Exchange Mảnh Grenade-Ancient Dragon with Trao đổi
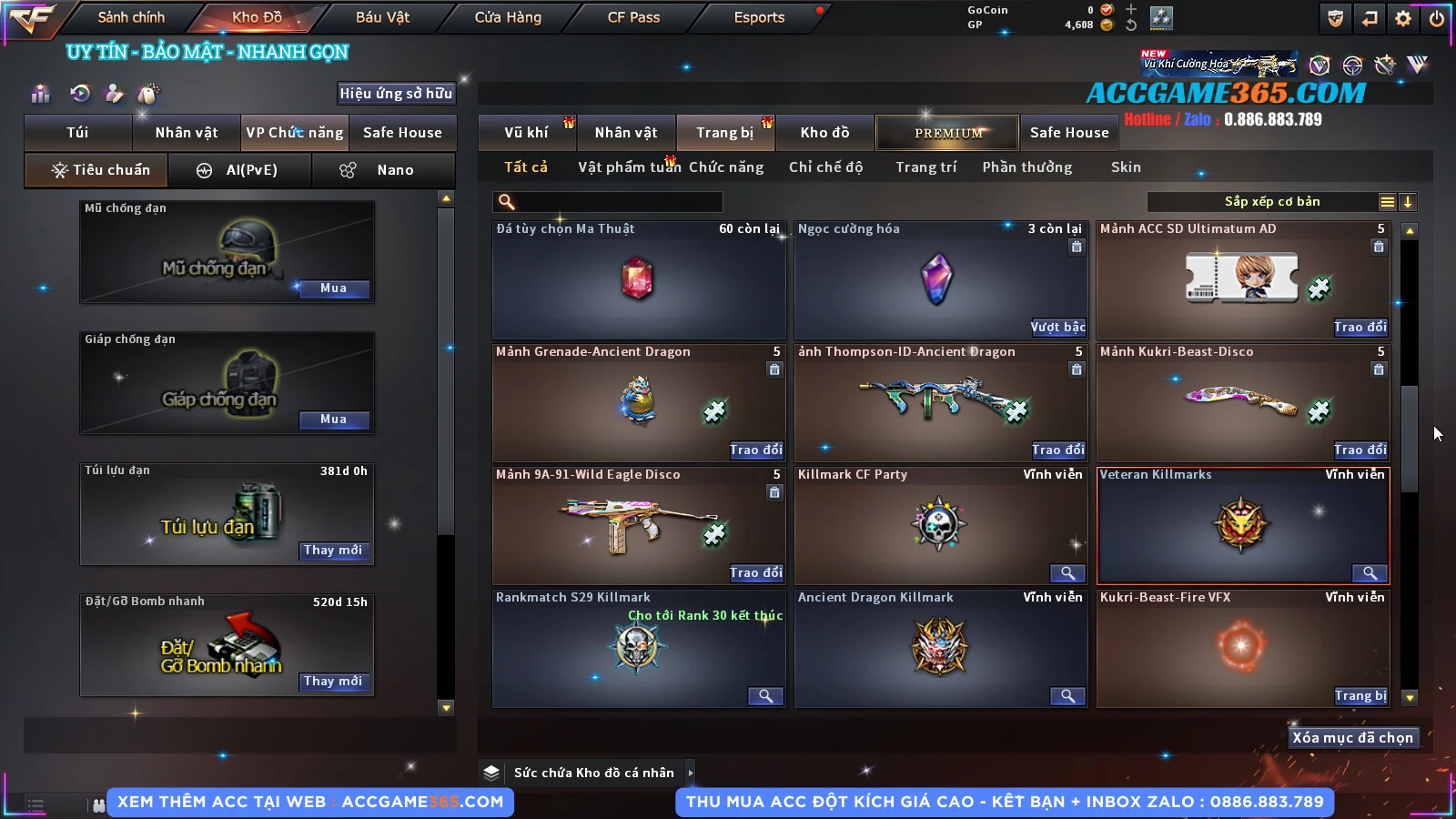The width and height of the screenshot is (1456, 819). (x=755, y=450)
